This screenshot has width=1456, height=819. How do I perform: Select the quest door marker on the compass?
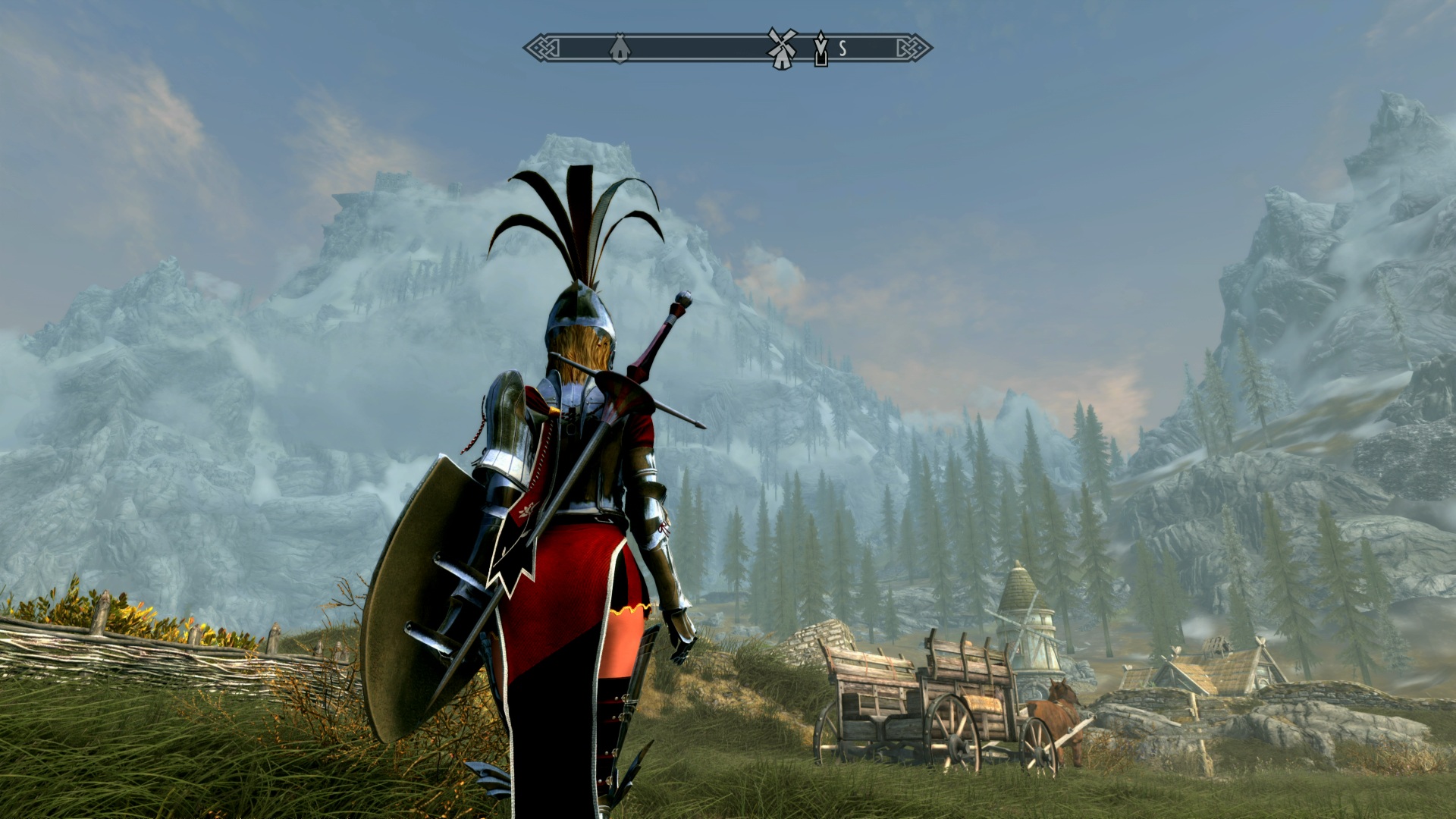tap(820, 49)
